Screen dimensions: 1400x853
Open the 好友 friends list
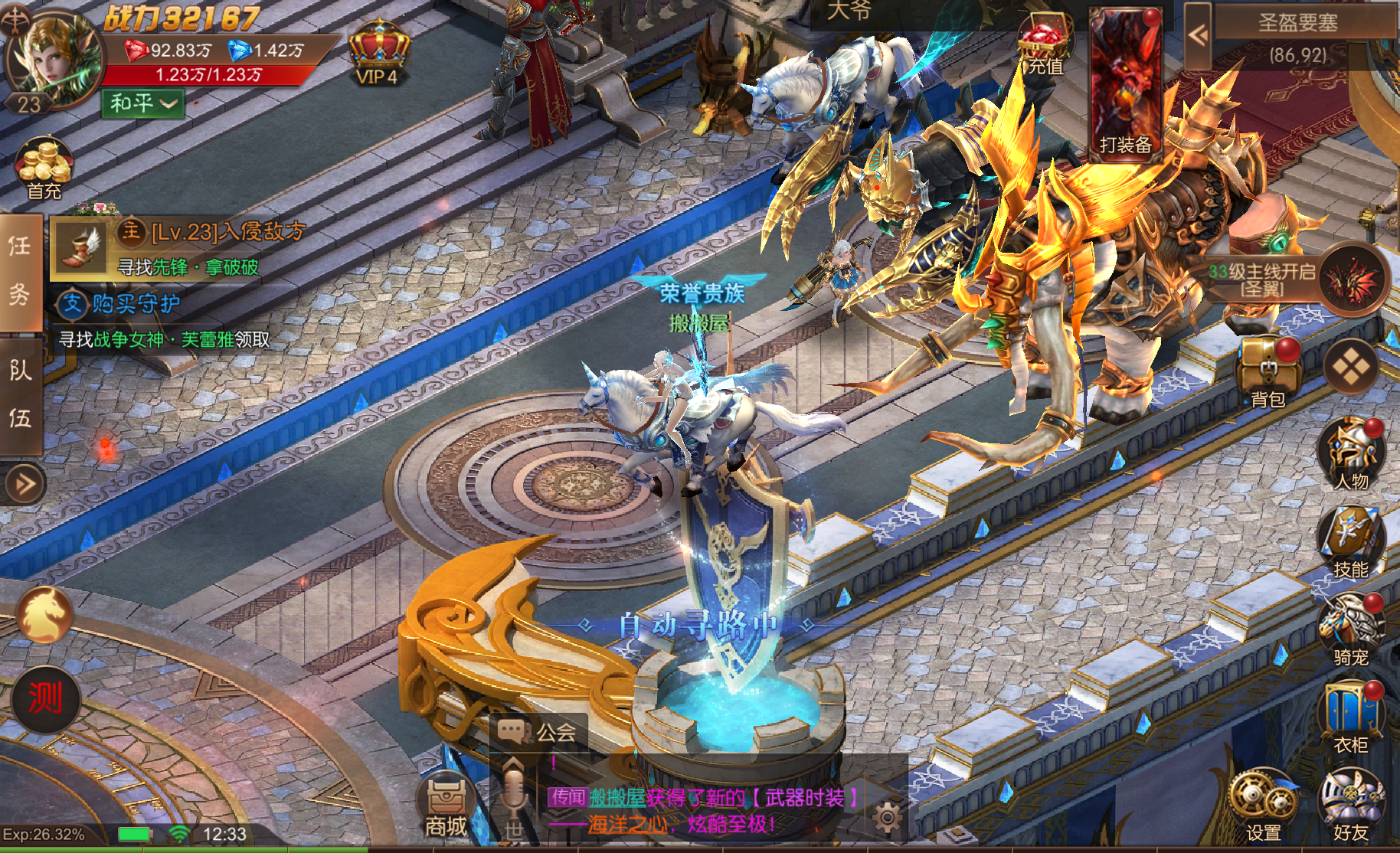1350,804
